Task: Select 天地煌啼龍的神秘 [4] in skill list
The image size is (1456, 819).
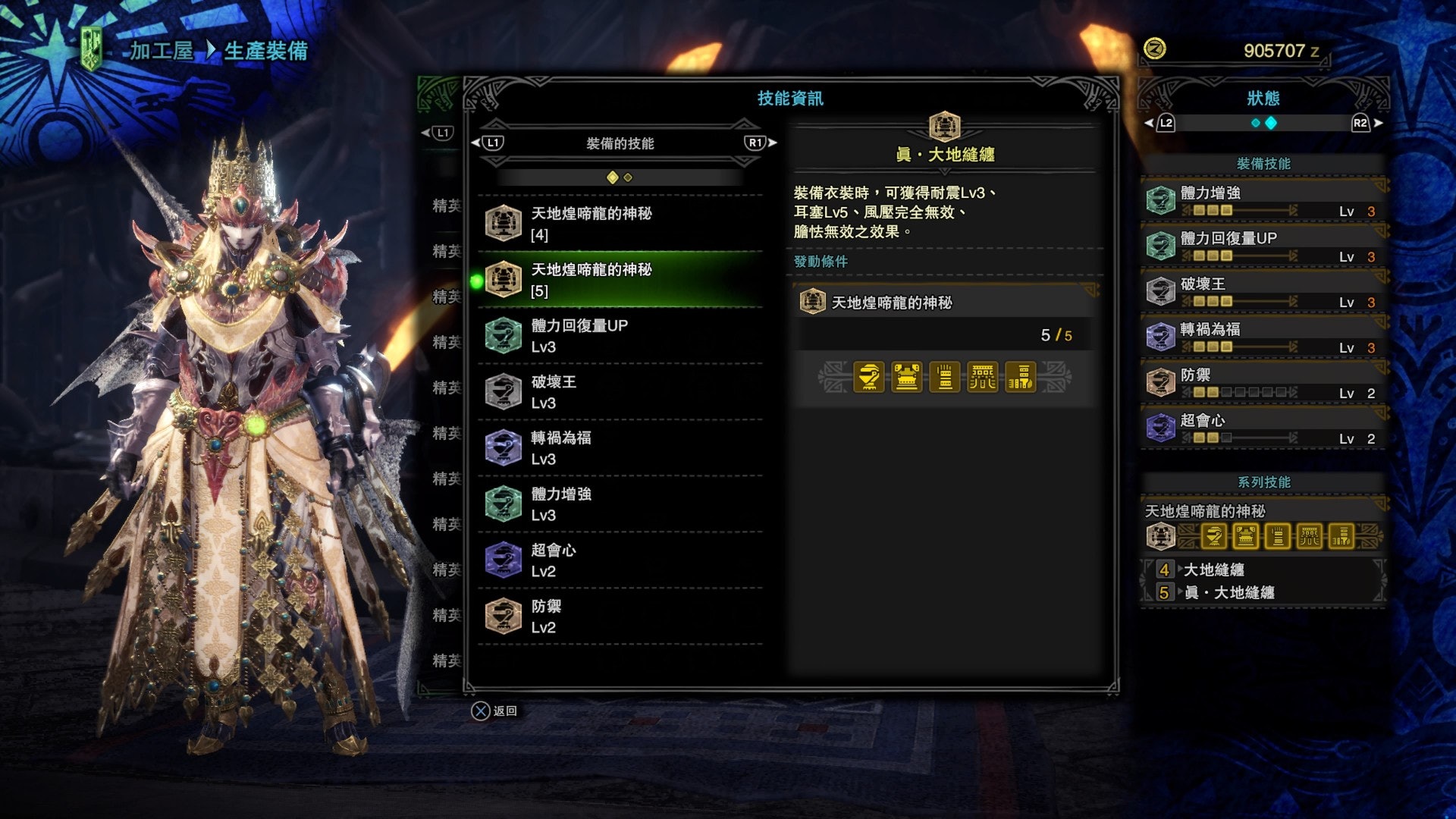Action: [620, 224]
